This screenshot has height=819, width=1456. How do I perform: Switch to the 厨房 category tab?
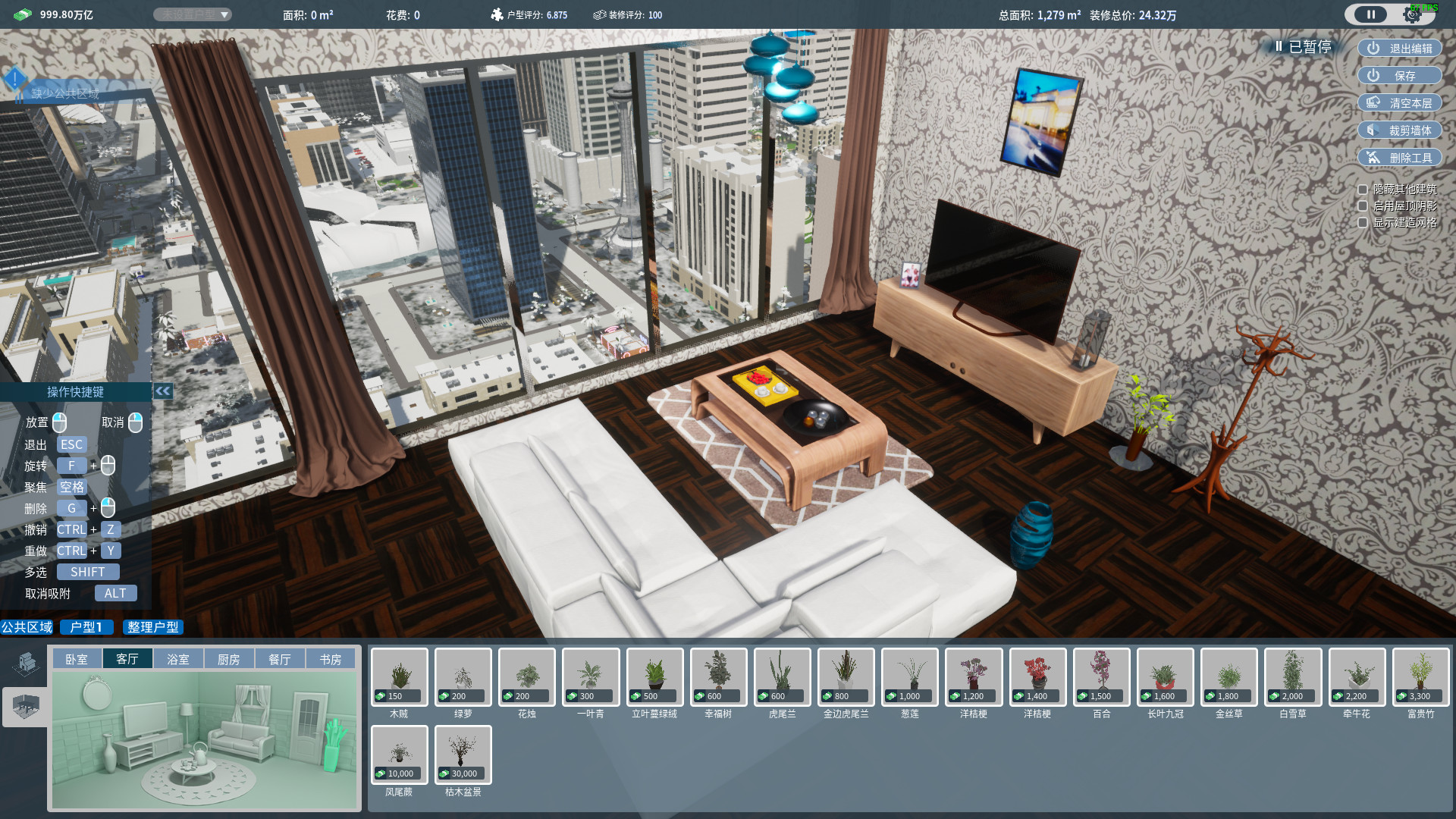tap(228, 658)
